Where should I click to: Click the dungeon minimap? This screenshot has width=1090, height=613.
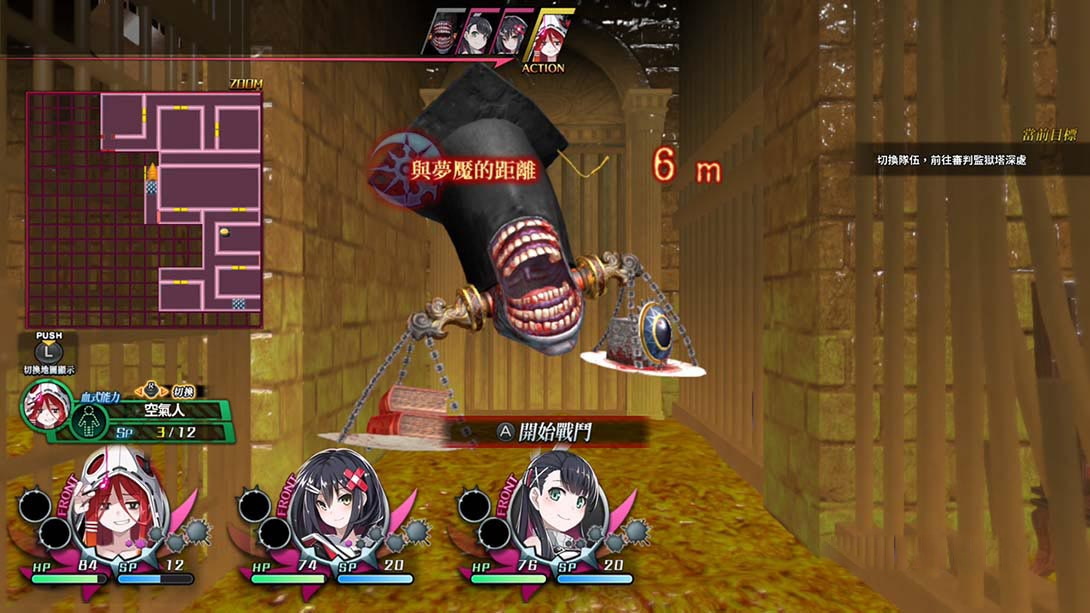pyautogui.click(x=144, y=209)
